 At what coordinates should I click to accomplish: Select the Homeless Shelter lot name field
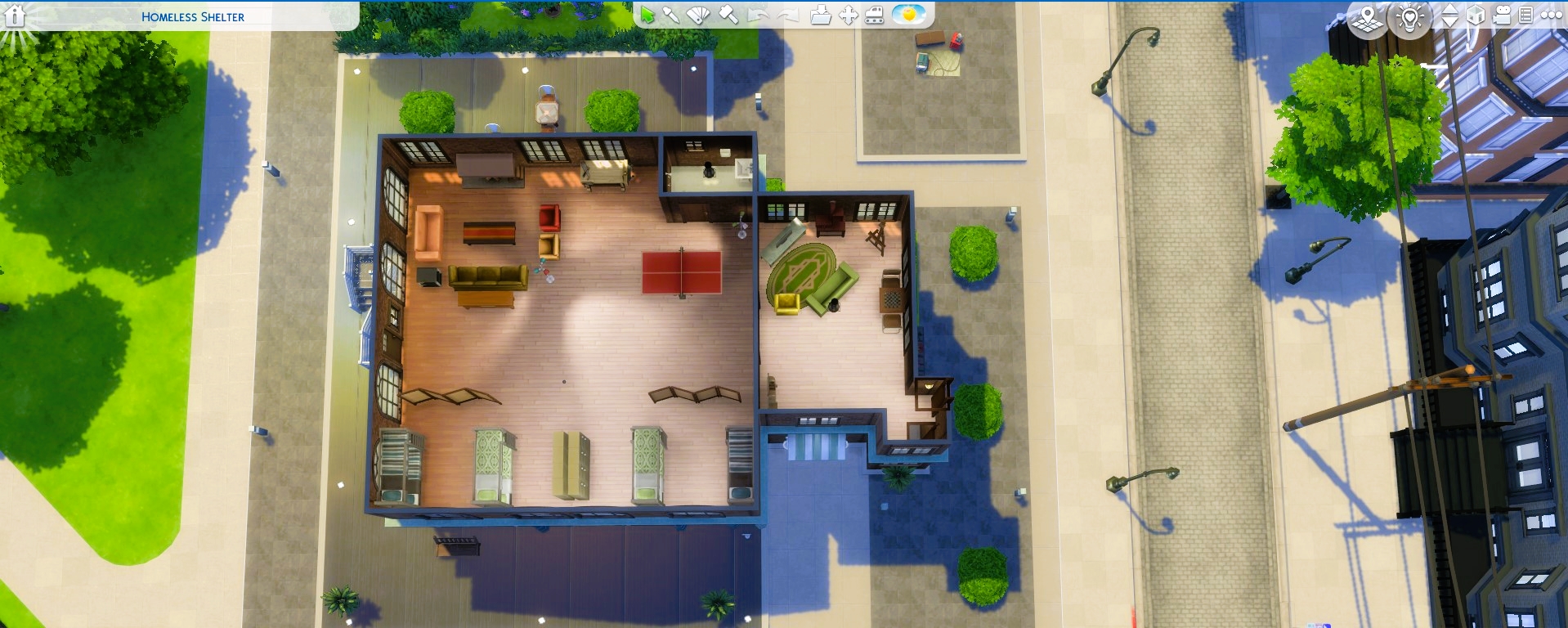pyautogui.click(x=193, y=15)
